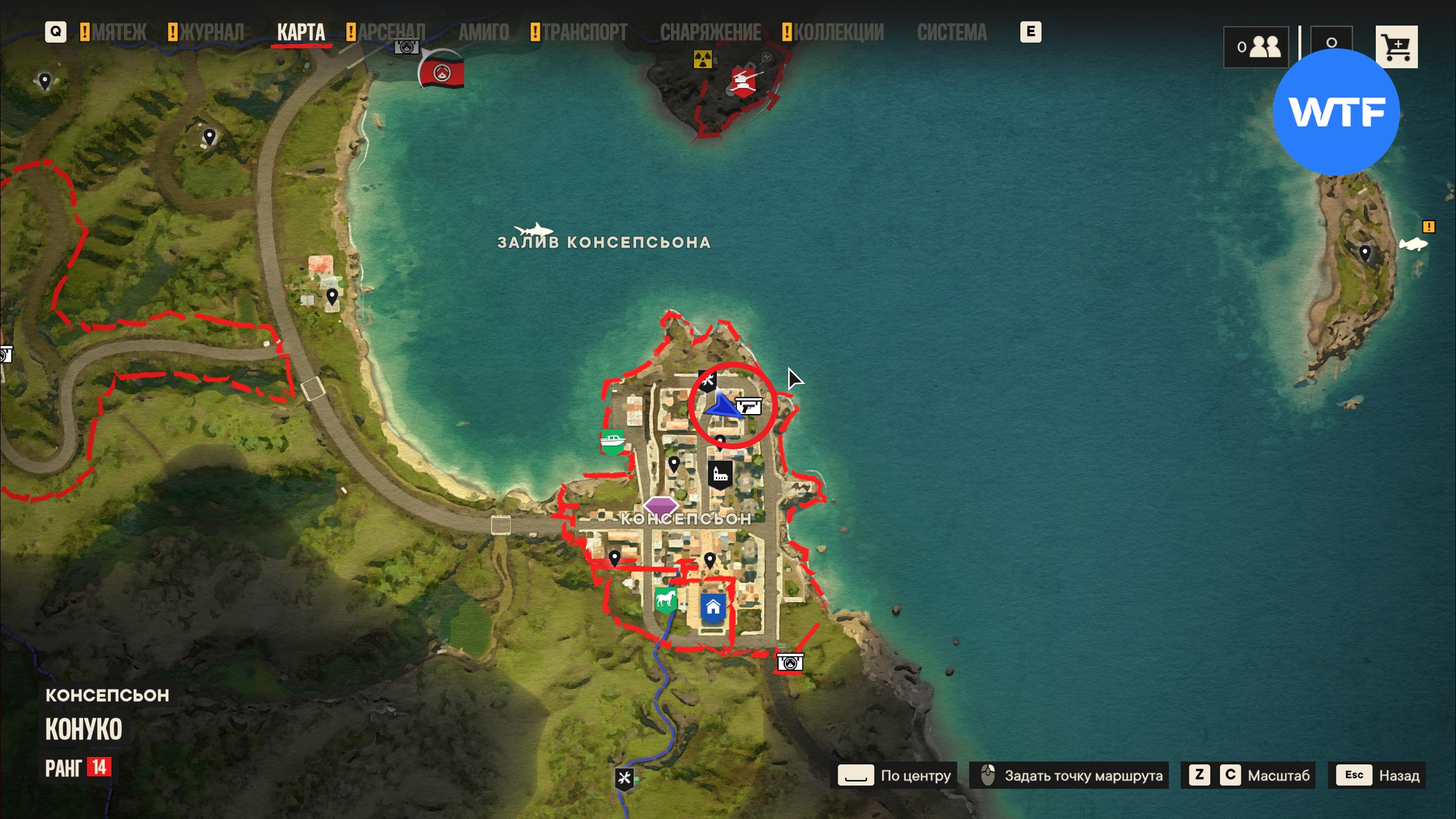Switch to the АМИГО tab

[483, 32]
